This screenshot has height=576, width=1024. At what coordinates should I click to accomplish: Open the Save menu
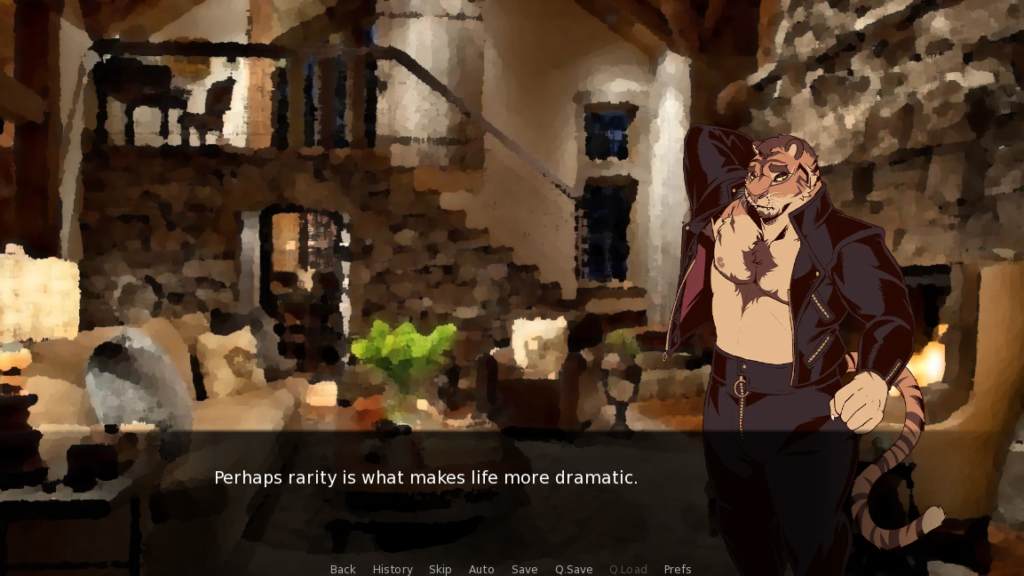coord(524,569)
